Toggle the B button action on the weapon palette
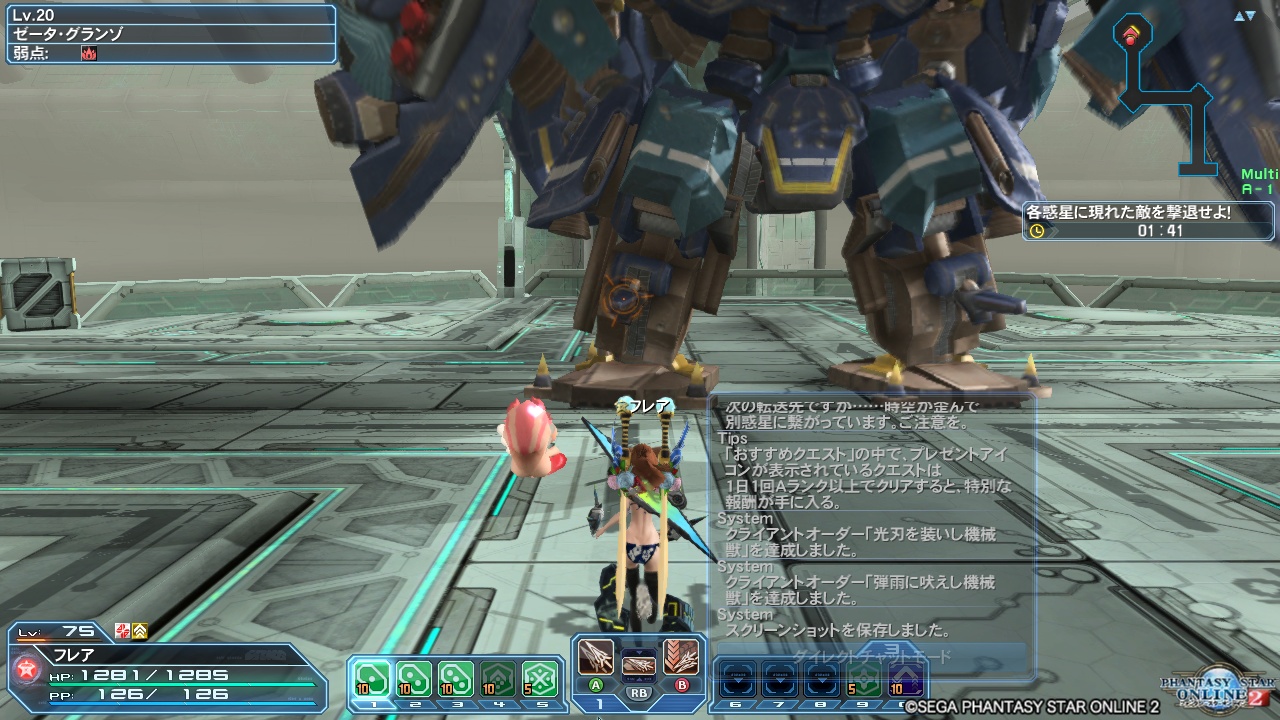Screen dimensions: 1280x720 (681, 684)
